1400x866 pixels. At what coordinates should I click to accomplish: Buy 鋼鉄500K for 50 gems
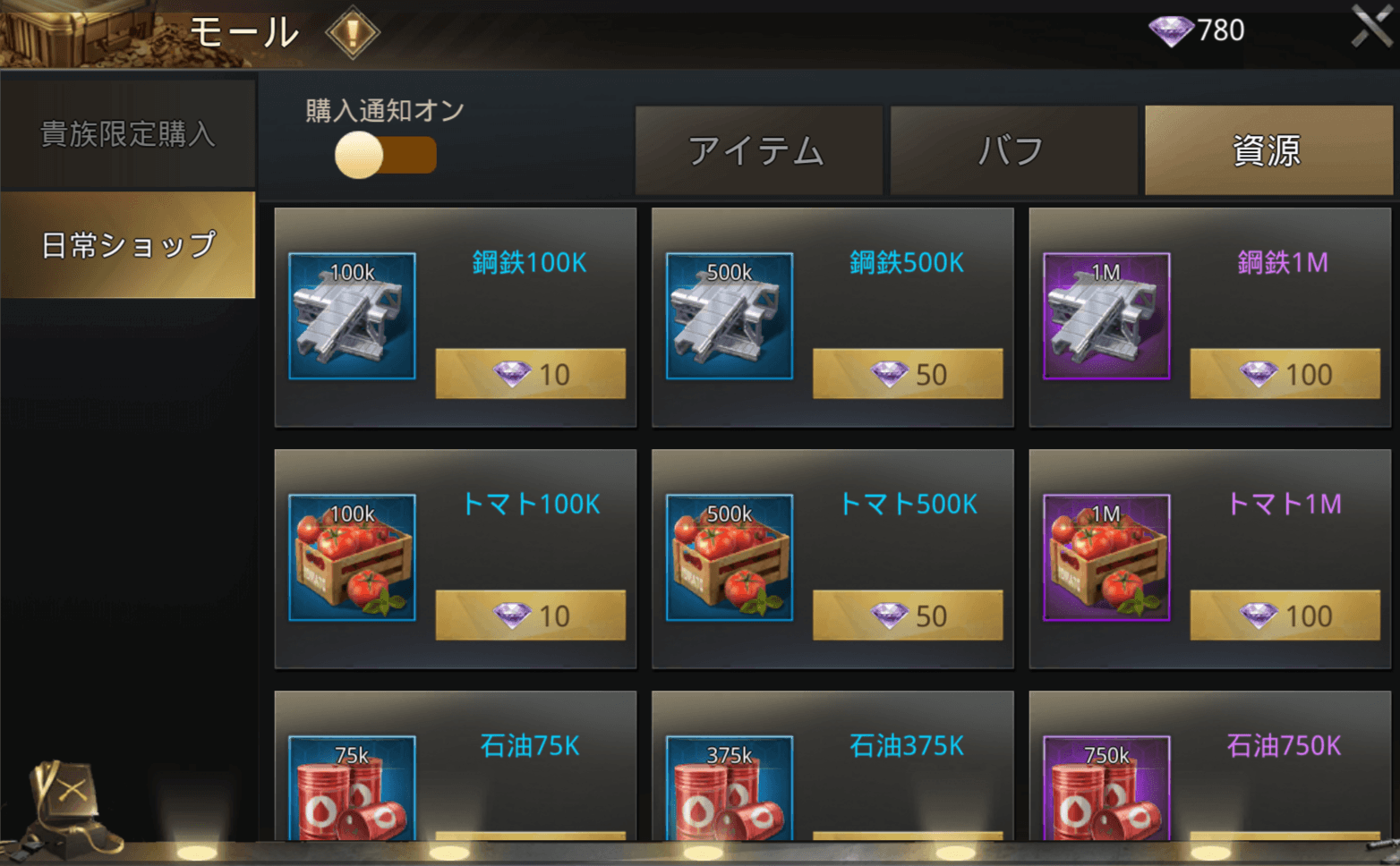(907, 374)
